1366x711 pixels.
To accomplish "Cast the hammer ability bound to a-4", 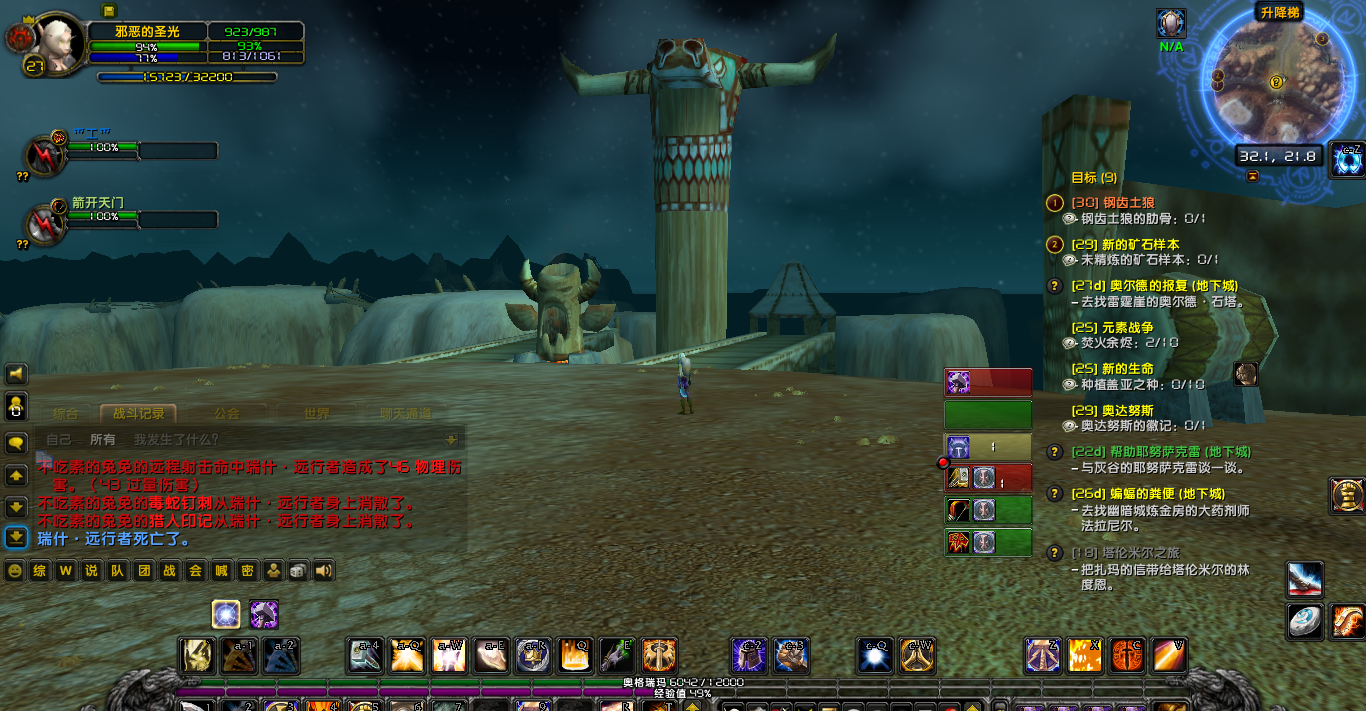I will 365,655.
